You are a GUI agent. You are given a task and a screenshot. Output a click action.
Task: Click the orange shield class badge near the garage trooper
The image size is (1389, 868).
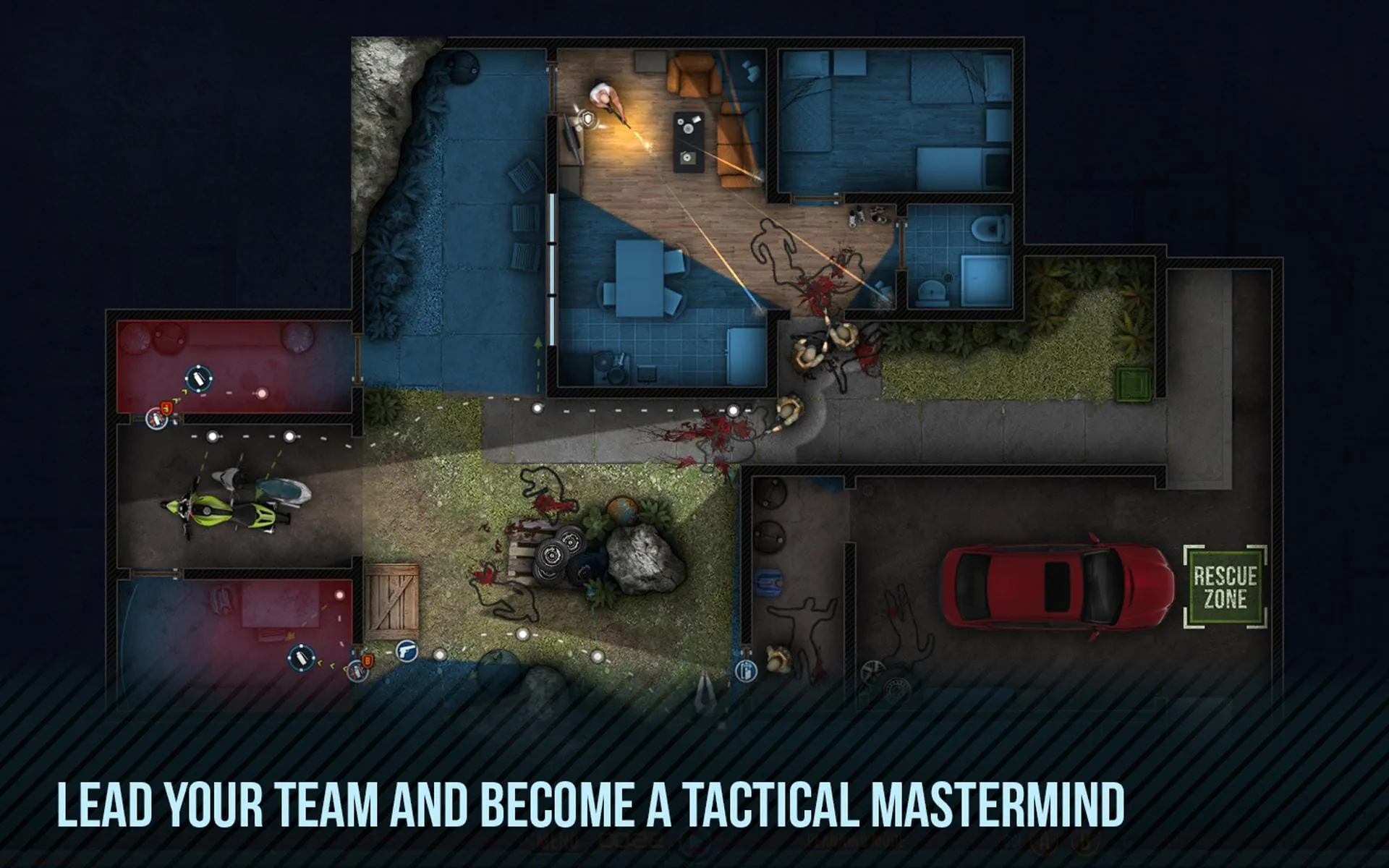(368, 660)
